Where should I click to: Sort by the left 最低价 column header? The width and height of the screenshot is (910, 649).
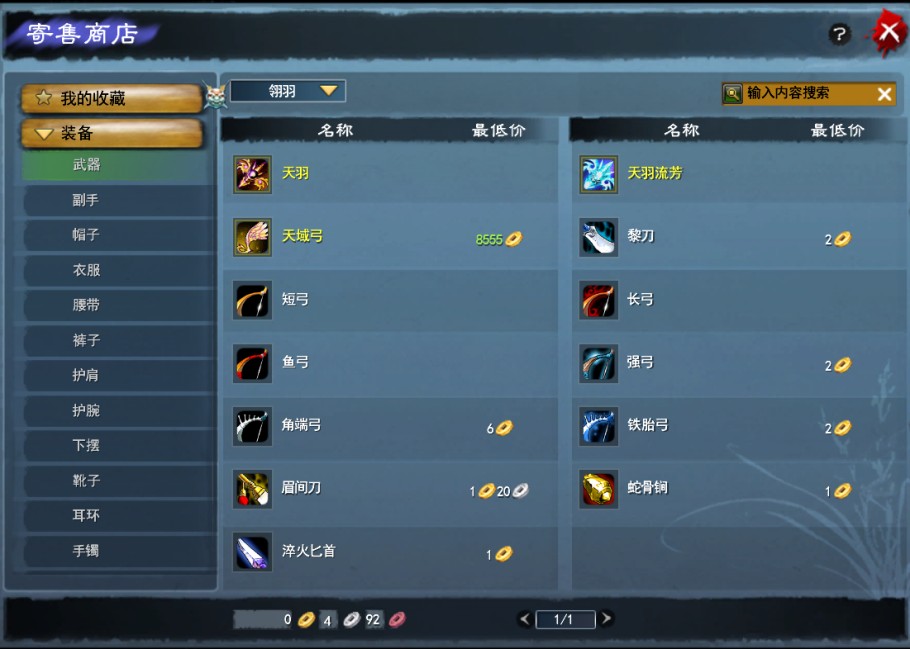[x=498, y=130]
